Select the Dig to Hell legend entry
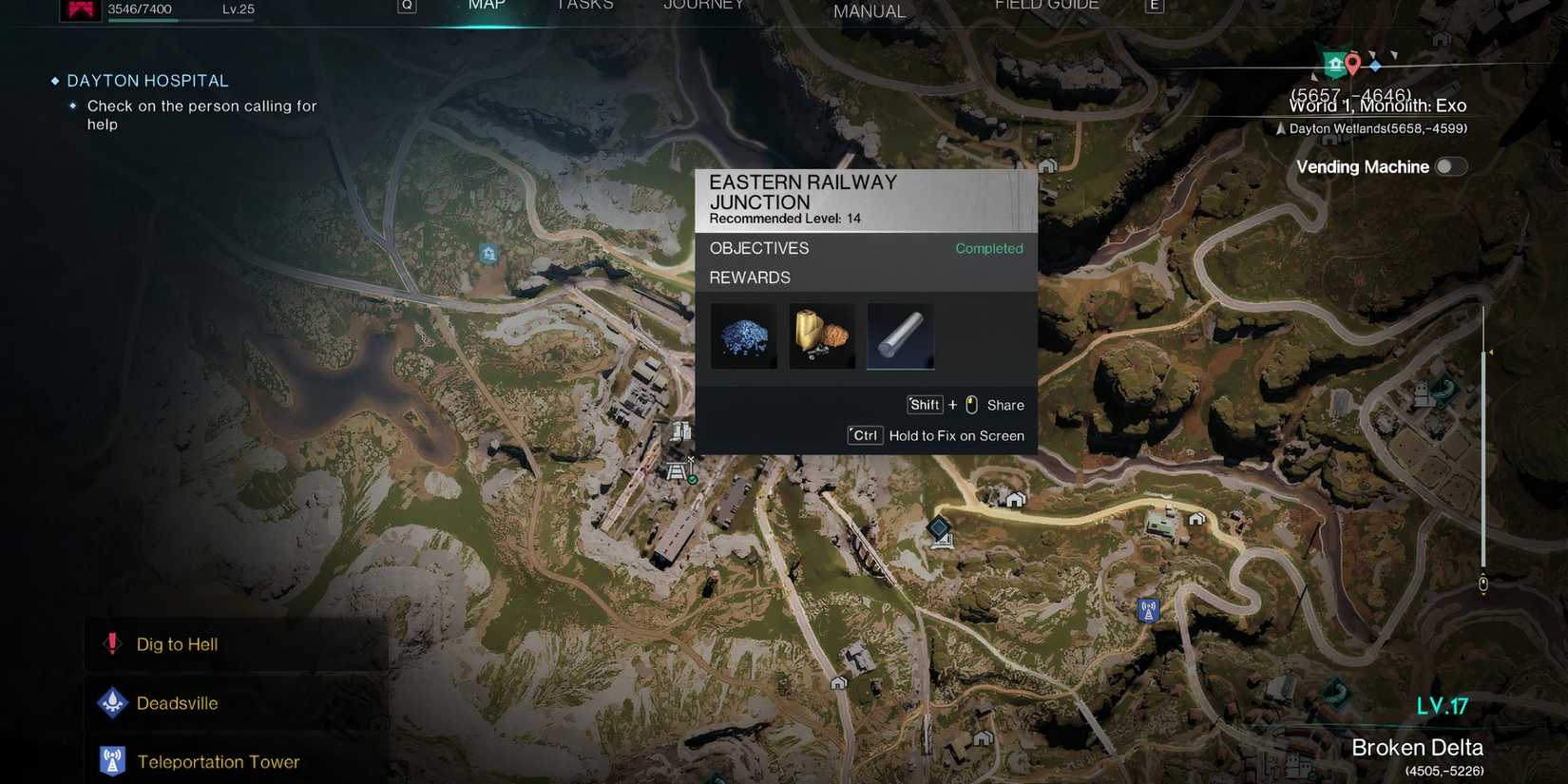Screen dimensions: 1568x784 177,644
